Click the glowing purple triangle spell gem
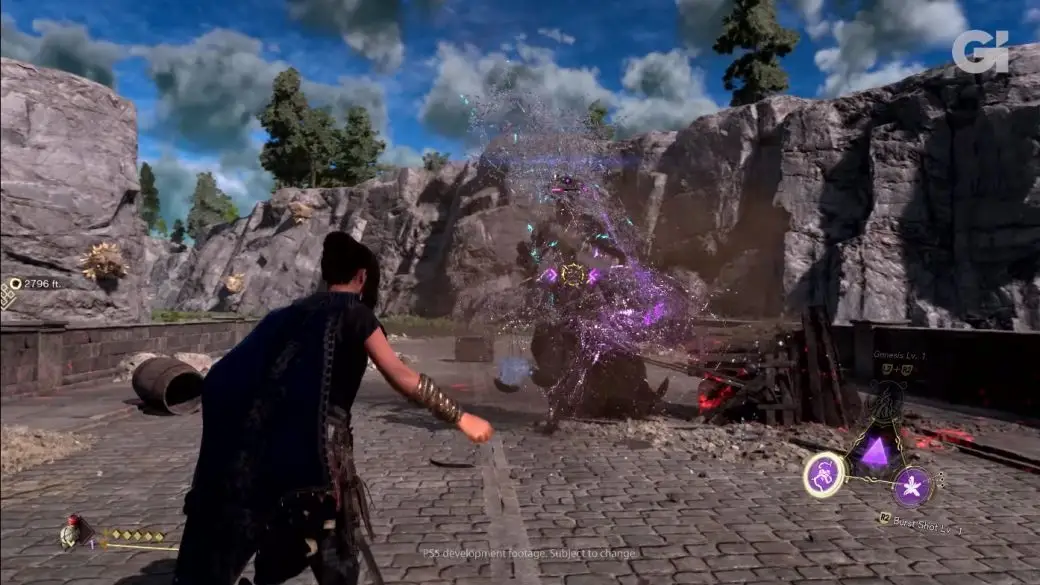The image size is (1040, 585). [x=876, y=452]
